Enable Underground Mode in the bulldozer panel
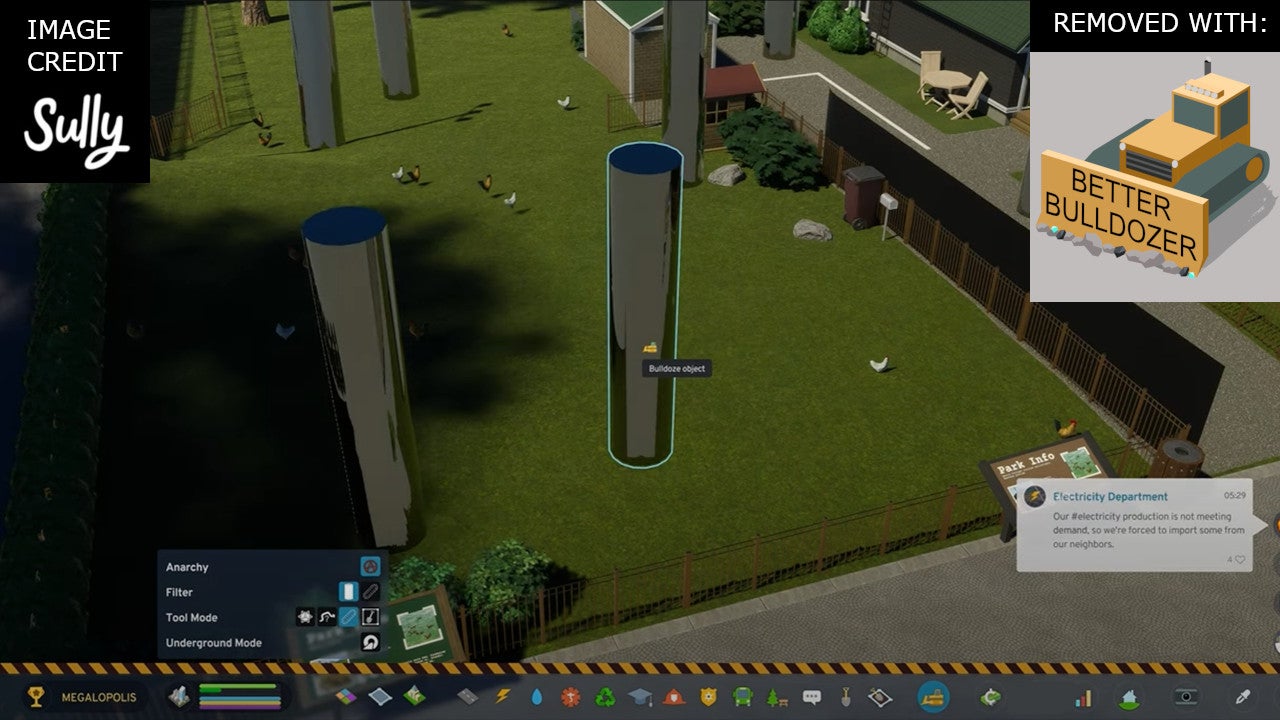 tap(370, 640)
